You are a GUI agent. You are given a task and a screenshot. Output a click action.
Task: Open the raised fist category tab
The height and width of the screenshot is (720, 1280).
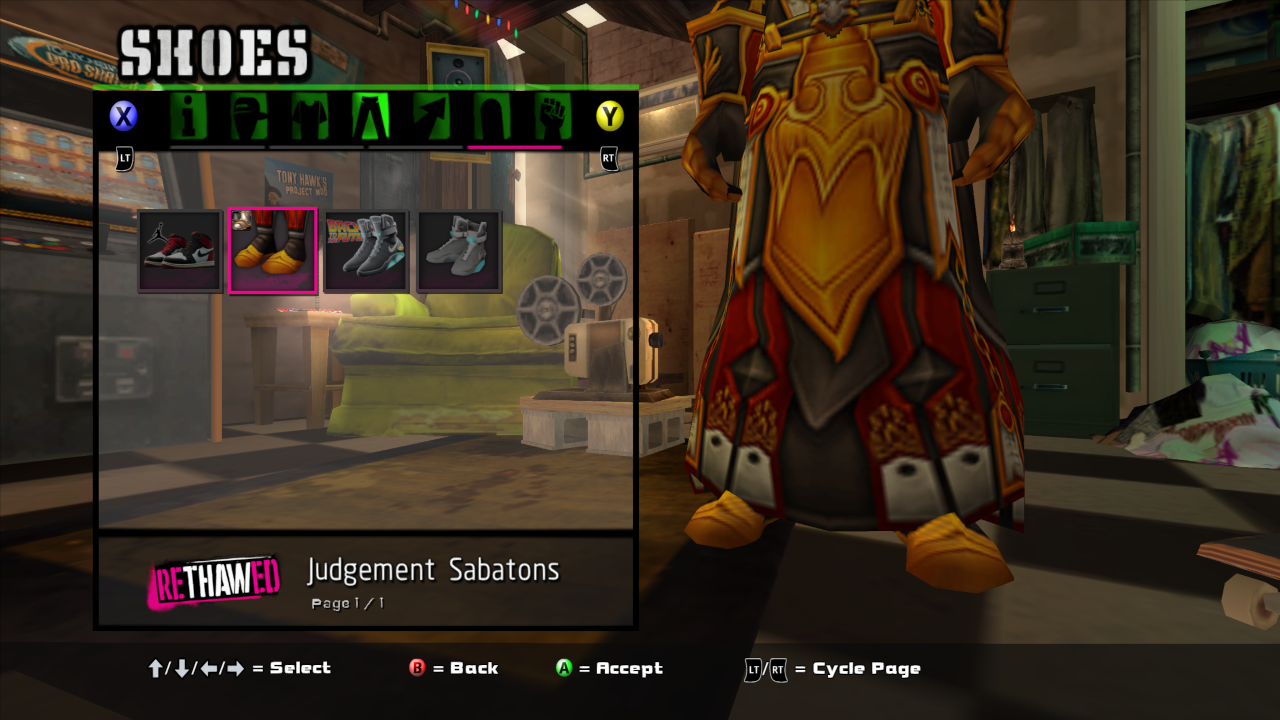coord(551,117)
